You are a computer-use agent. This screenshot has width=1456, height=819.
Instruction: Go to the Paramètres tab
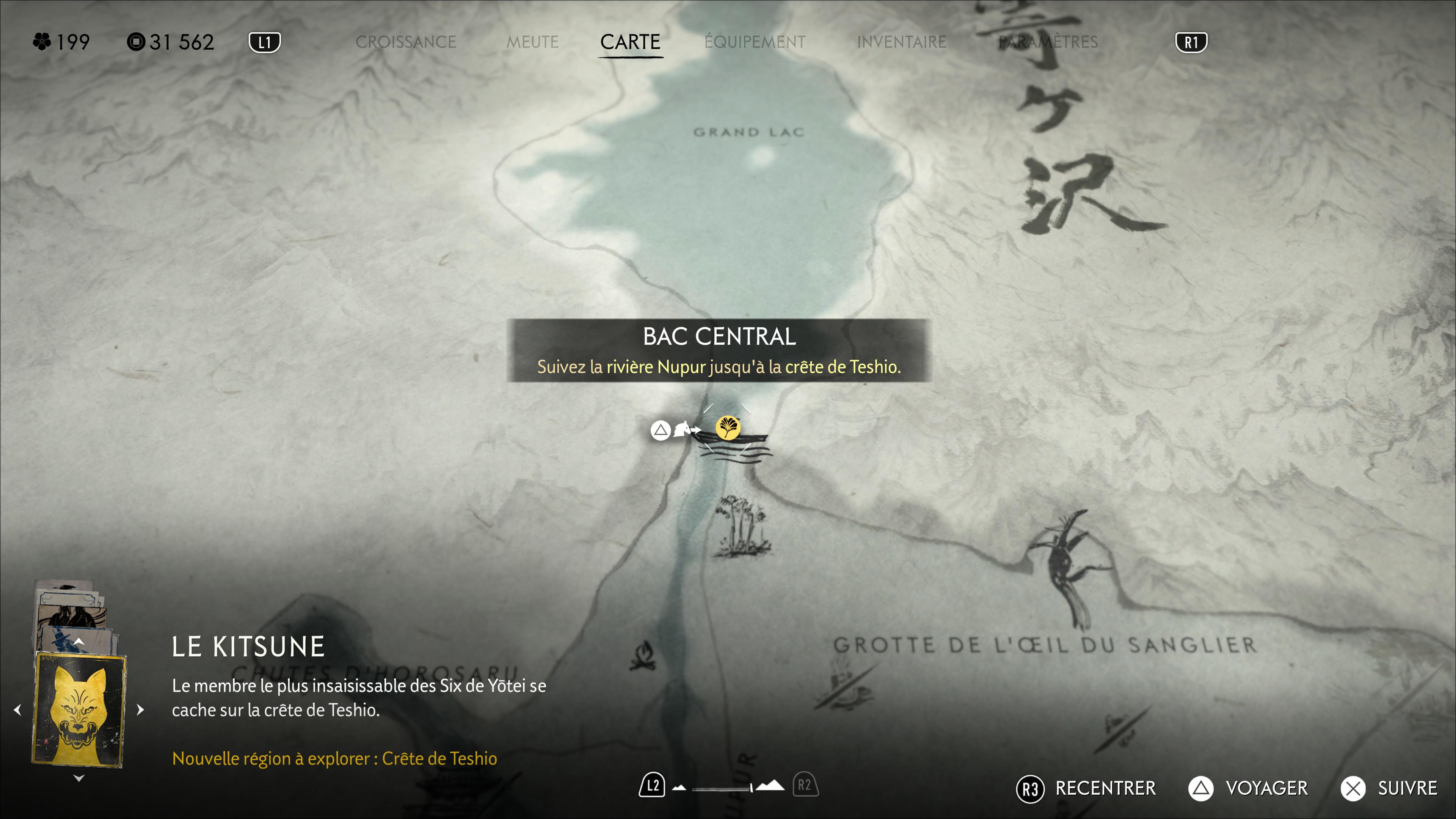pyautogui.click(x=1048, y=42)
